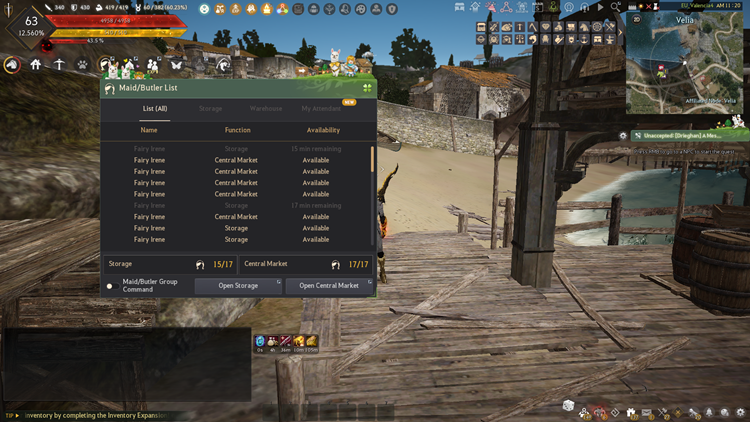This screenshot has width=750, height=422.
Task: Expand the NPC finder icon panel arrow
Action: tap(620, 33)
